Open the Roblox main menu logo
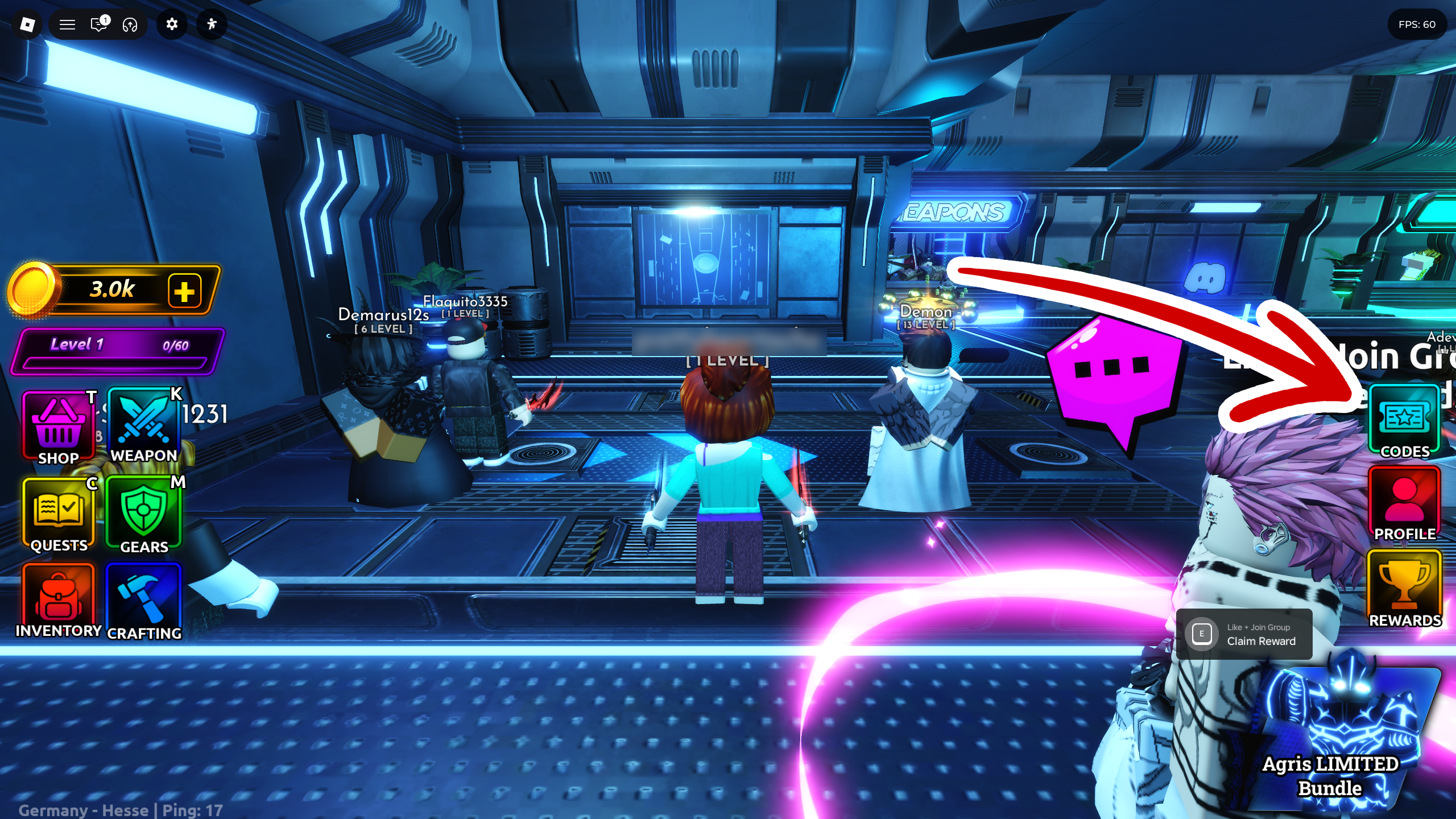Screen dimensions: 1456x819 (x=27, y=24)
